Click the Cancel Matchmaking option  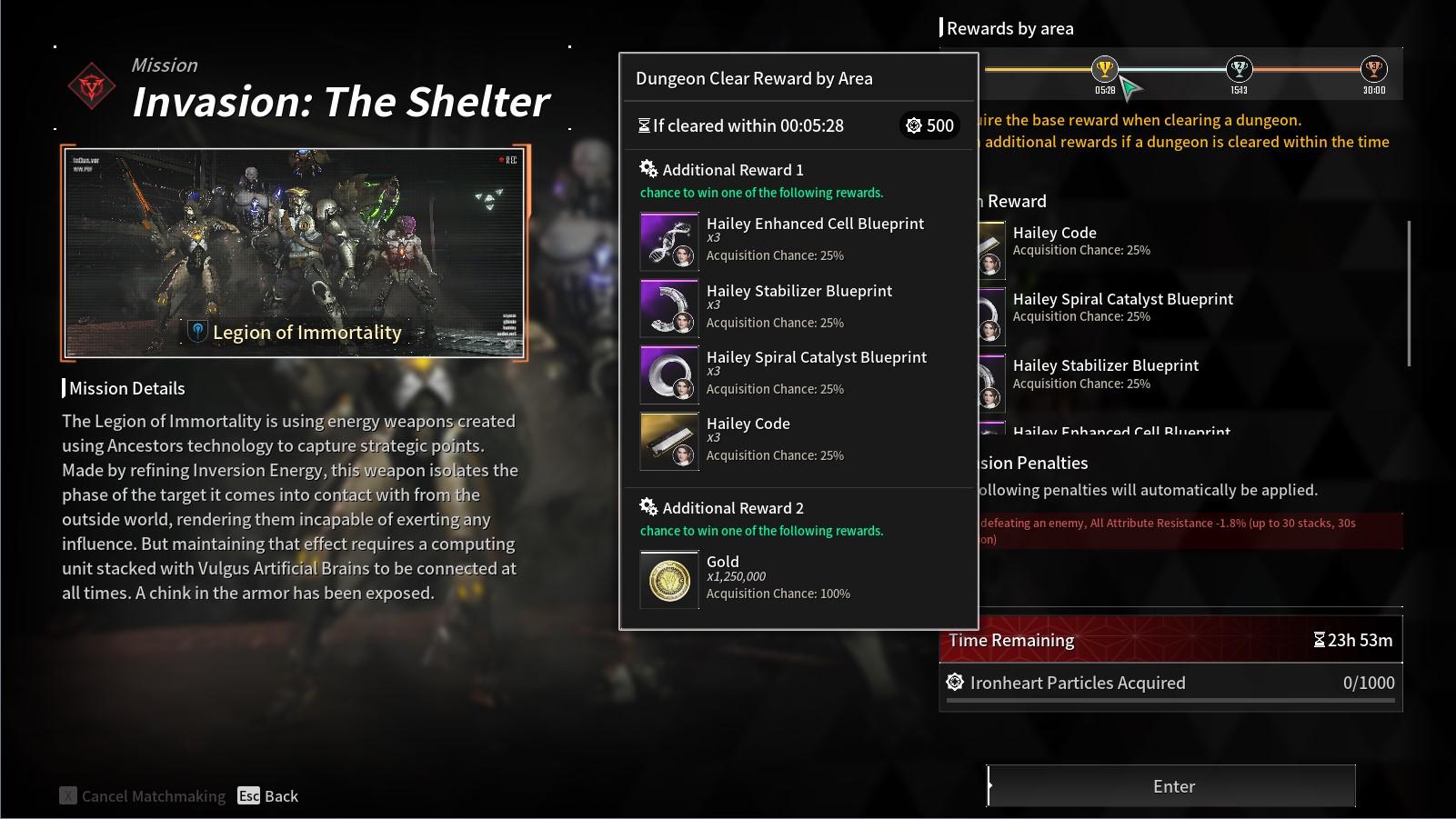pyautogui.click(x=144, y=796)
